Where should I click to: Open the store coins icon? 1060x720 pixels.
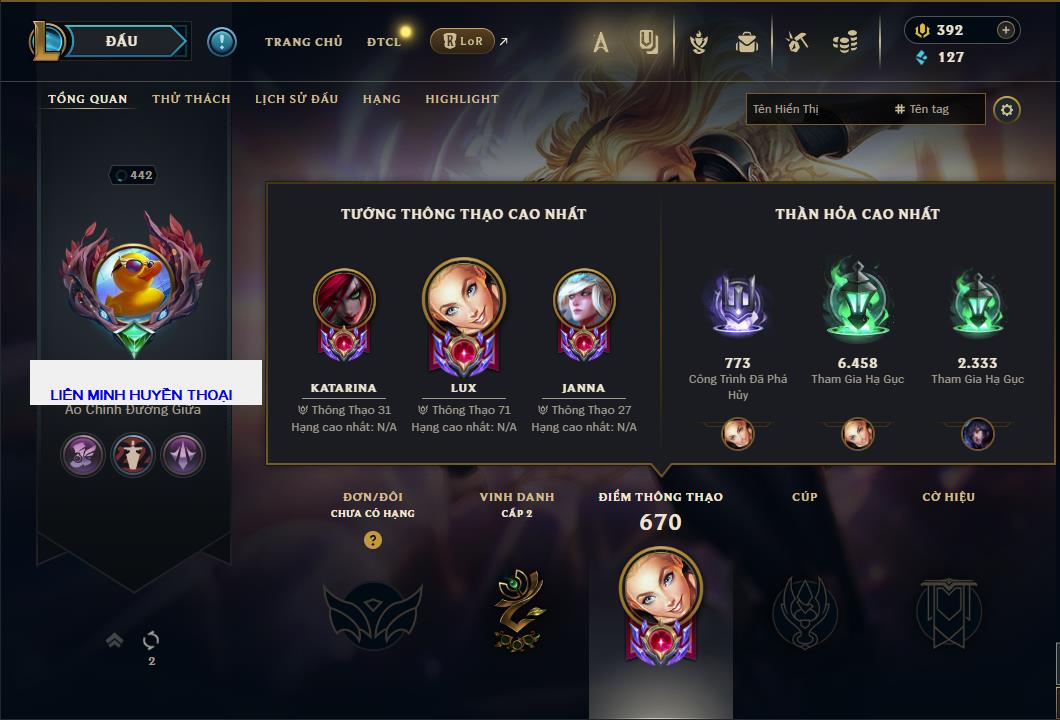pos(845,42)
